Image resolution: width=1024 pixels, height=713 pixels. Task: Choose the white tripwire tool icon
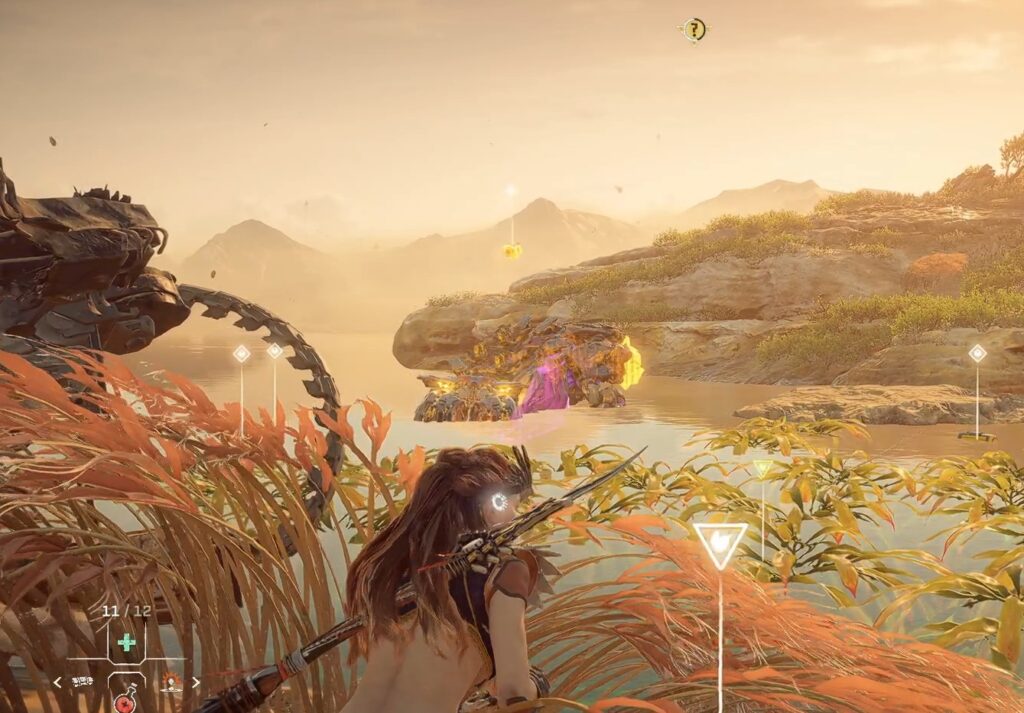tap(80, 682)
